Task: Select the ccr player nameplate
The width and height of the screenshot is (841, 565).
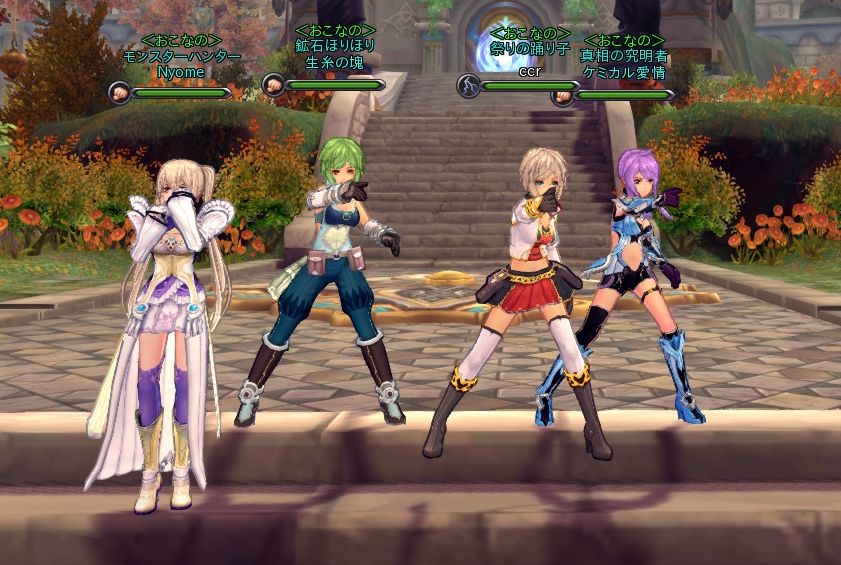Action: tap(529, 72)
